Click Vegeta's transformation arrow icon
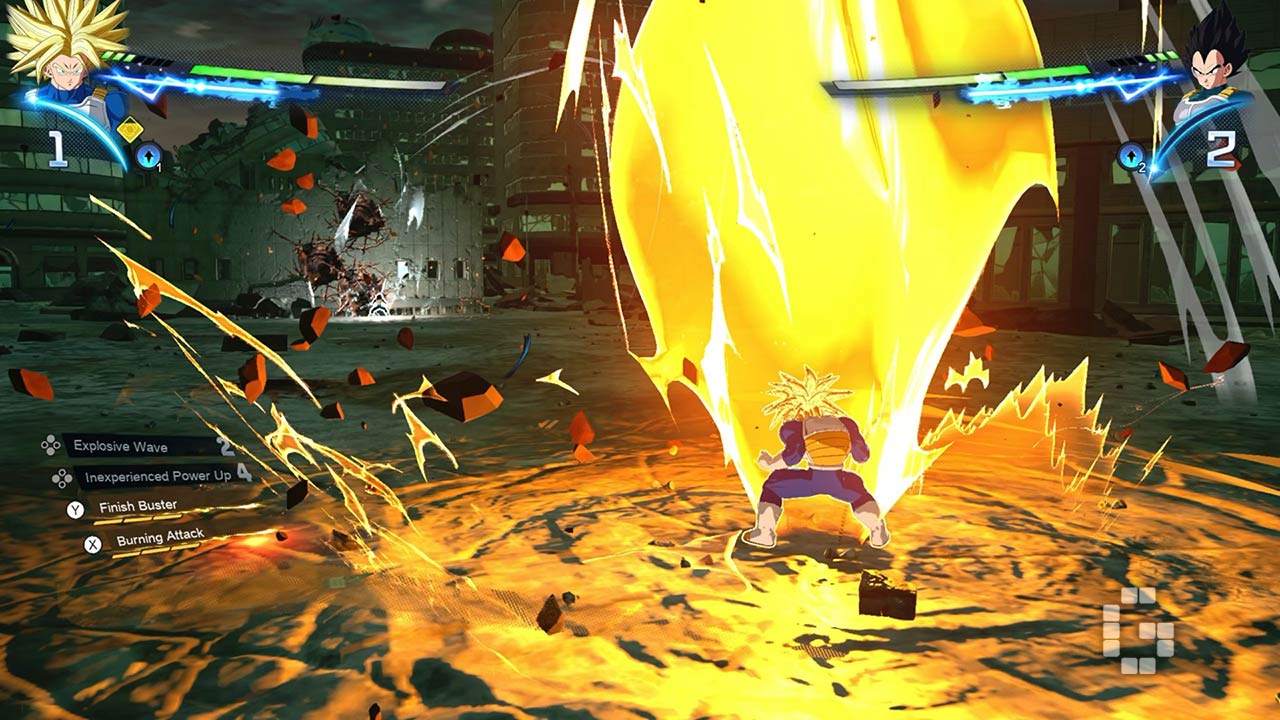 [x=1131, y=154]
